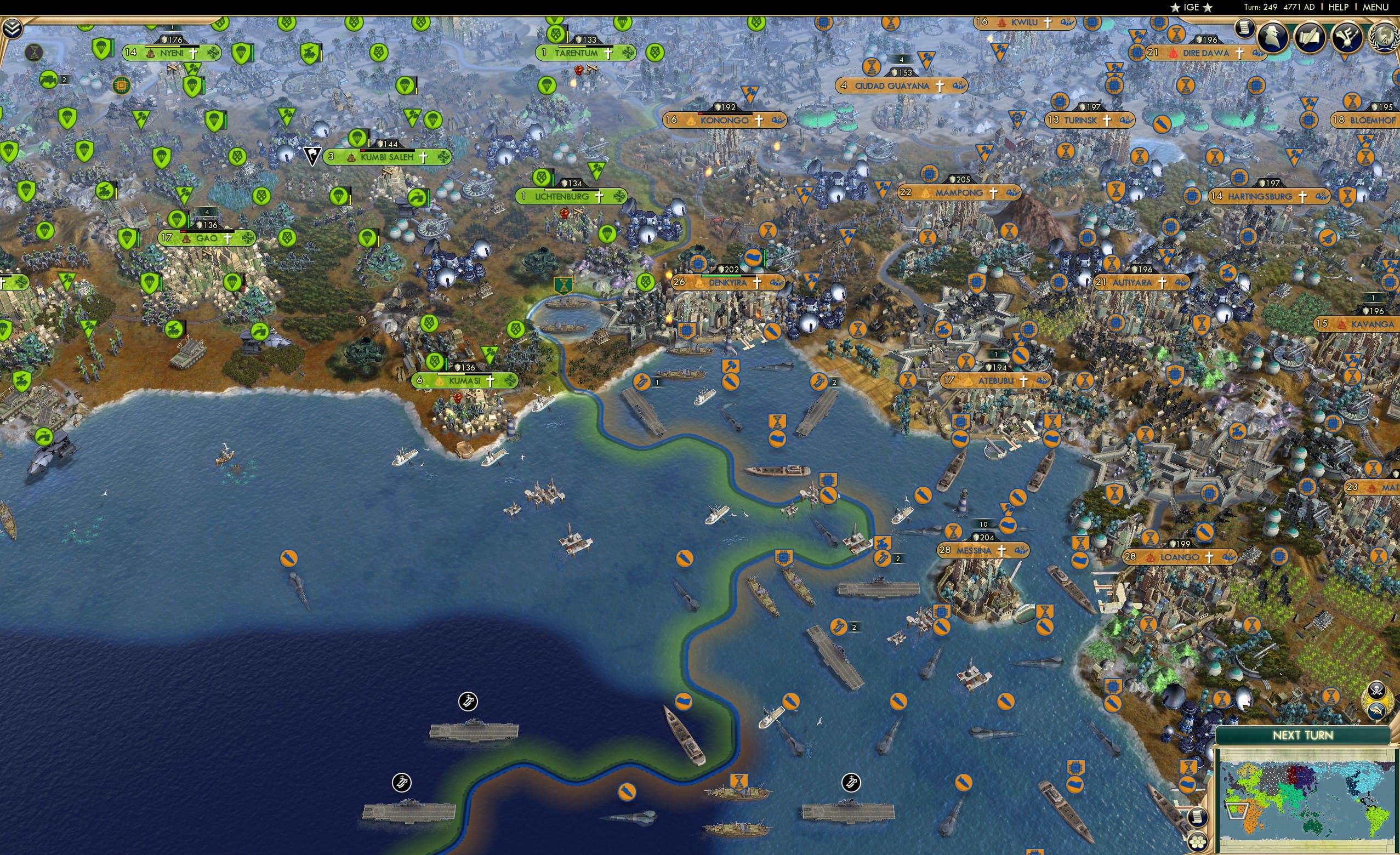Open HELP from the top bar
The width and height of the screenshot is (1400, 855).
(x=1339, y=7)
